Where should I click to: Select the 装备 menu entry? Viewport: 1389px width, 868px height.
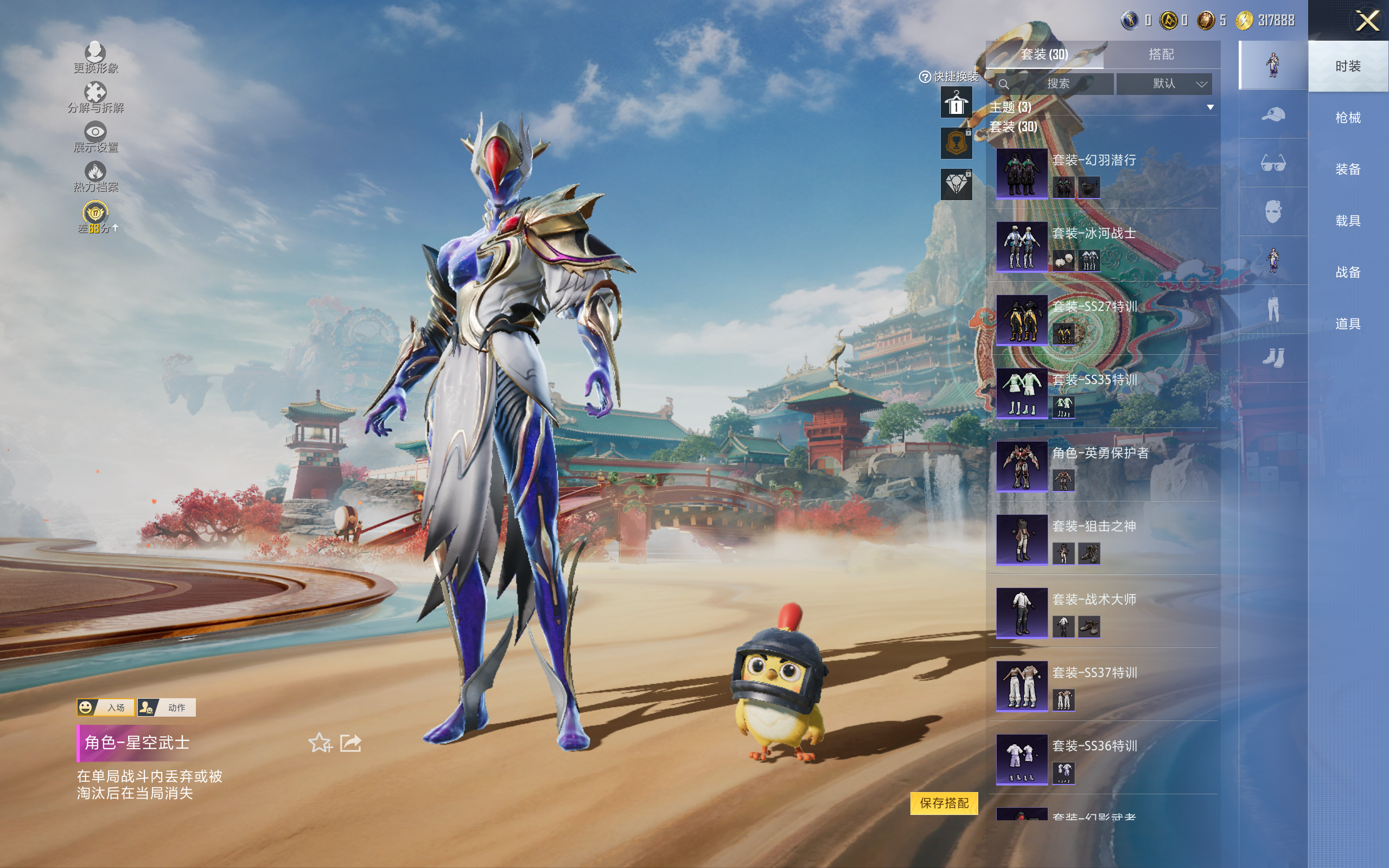(1347, 169)
